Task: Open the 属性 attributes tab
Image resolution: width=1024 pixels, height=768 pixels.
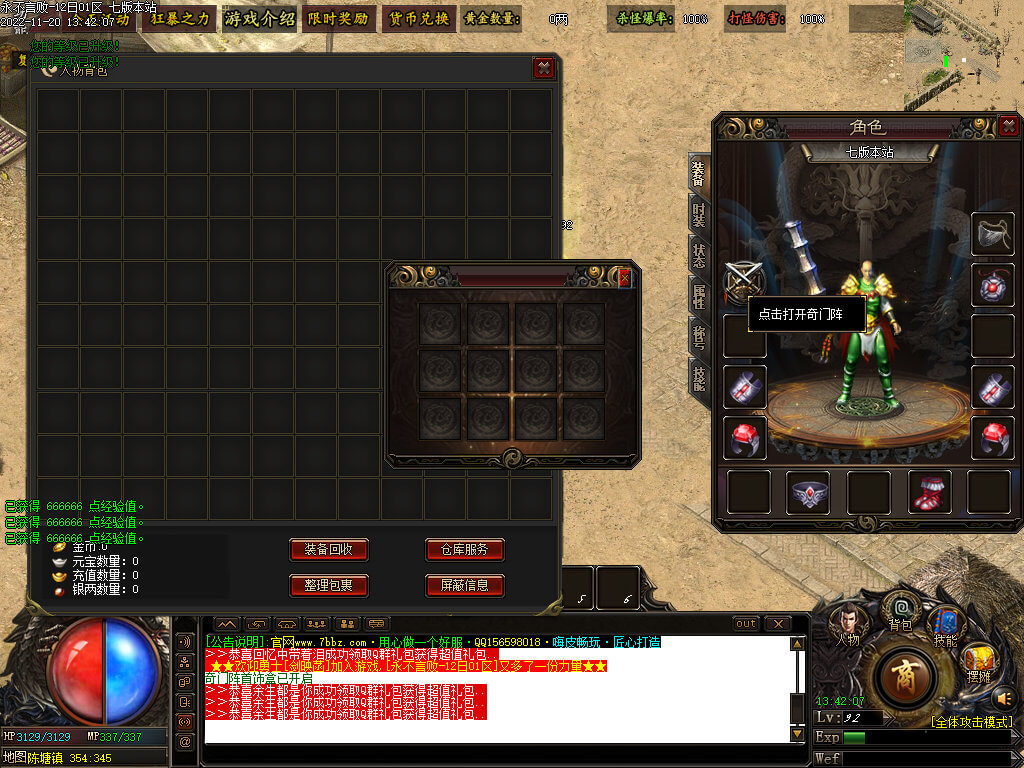Action: [699, 295]
